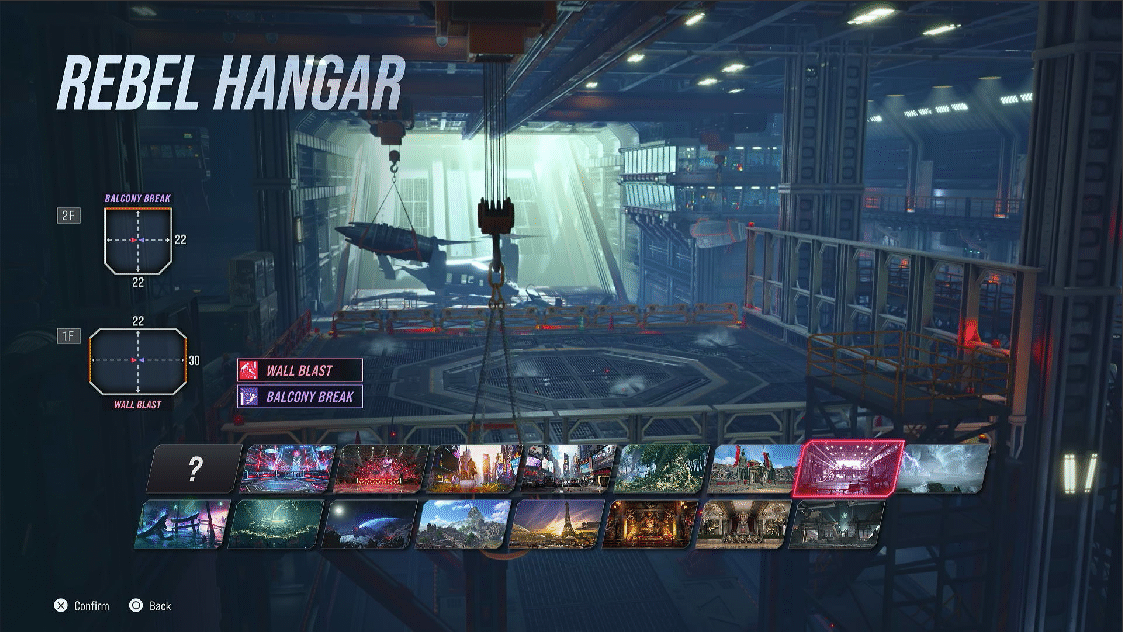Image resolution: width=1123 pixels, height=632 pixels.
Task: Click the Balcony Break legend entry
Action: 300,396
